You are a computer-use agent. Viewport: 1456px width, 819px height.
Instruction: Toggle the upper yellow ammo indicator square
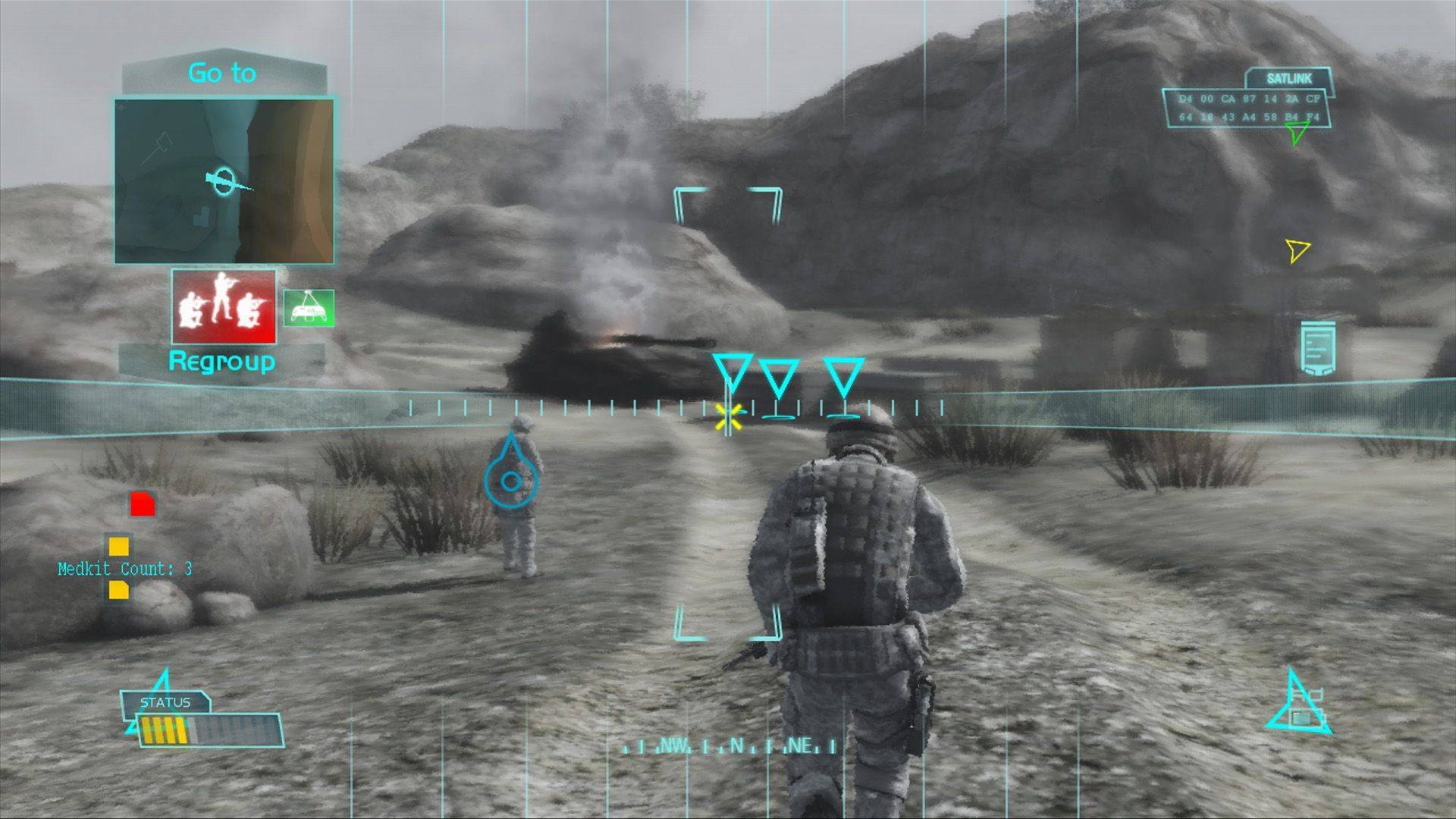(x=118, y=544)
